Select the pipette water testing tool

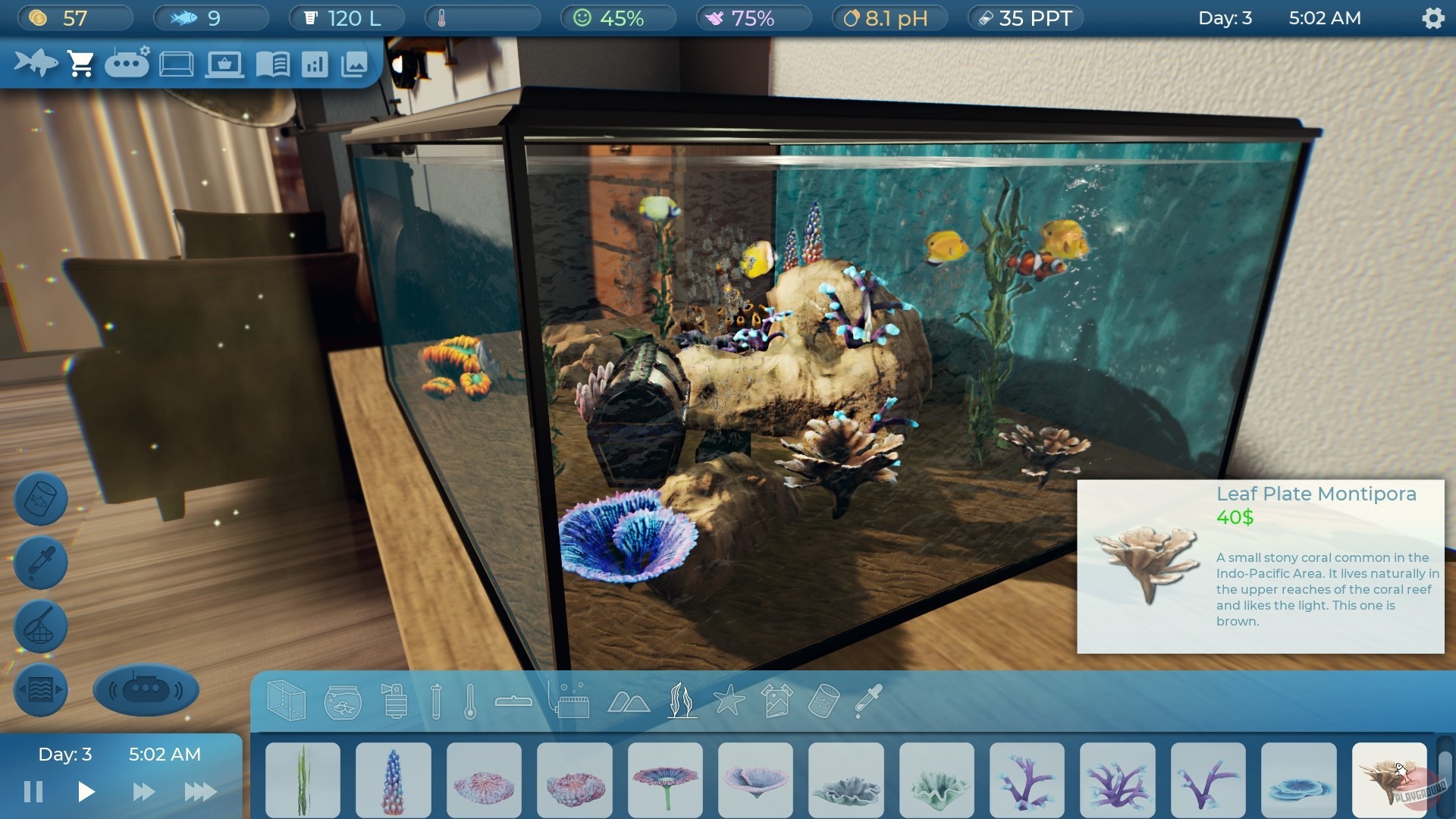[x=39, y=563]
